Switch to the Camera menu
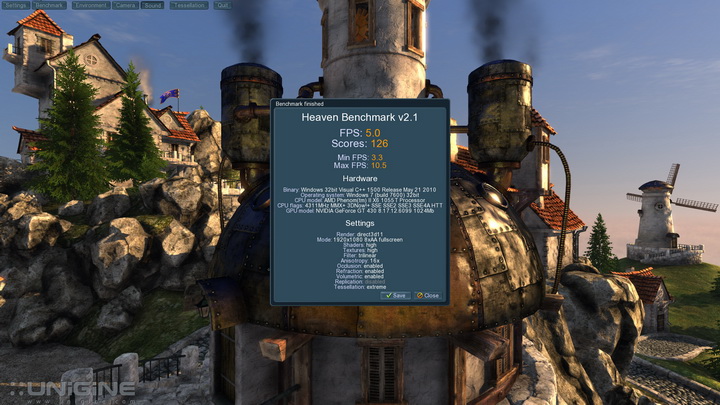The width and height of the screenshot is (720, 405). [x=125, y=5]
